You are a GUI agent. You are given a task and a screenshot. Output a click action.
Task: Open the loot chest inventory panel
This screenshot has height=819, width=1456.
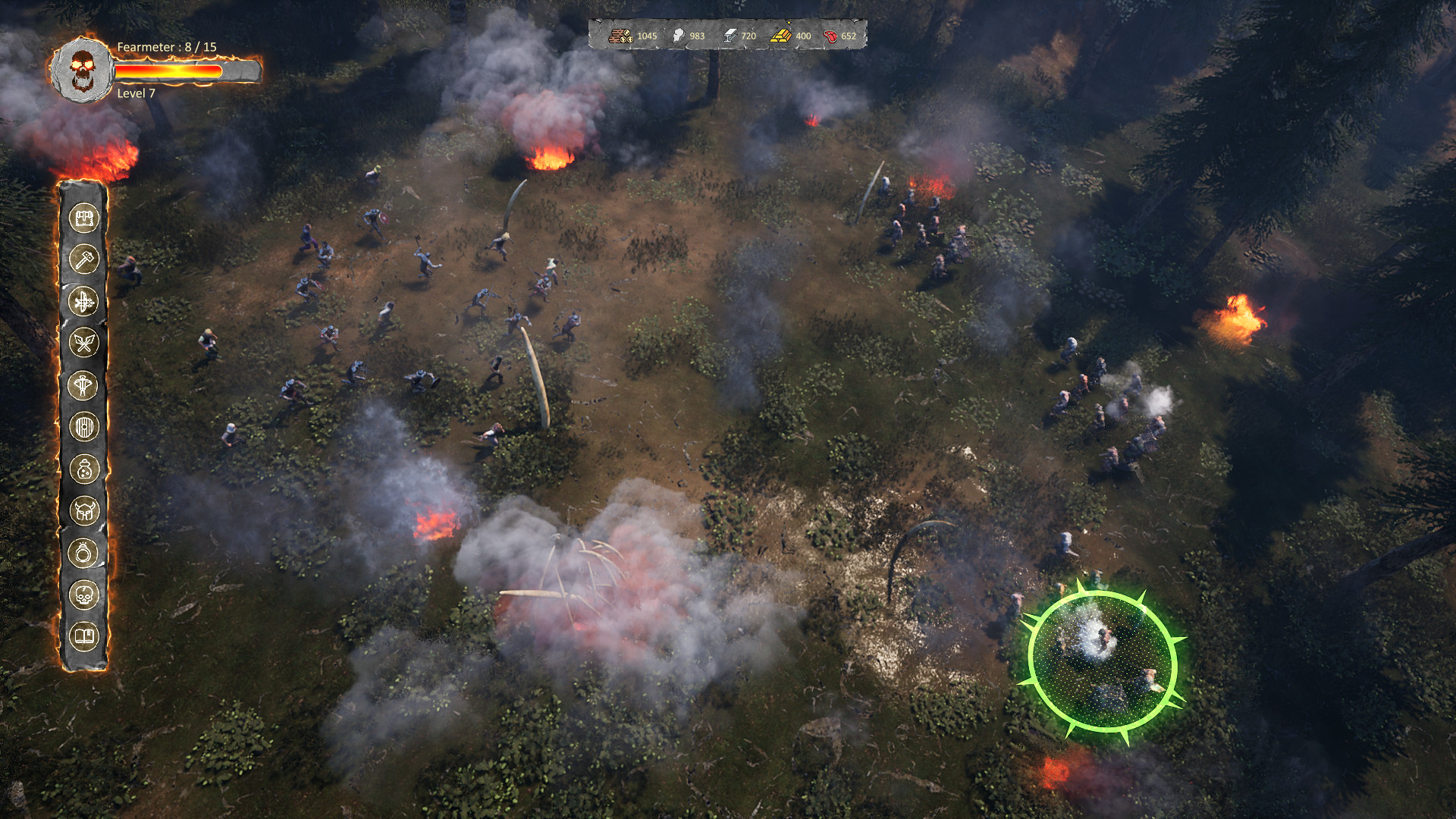(86, 219)
